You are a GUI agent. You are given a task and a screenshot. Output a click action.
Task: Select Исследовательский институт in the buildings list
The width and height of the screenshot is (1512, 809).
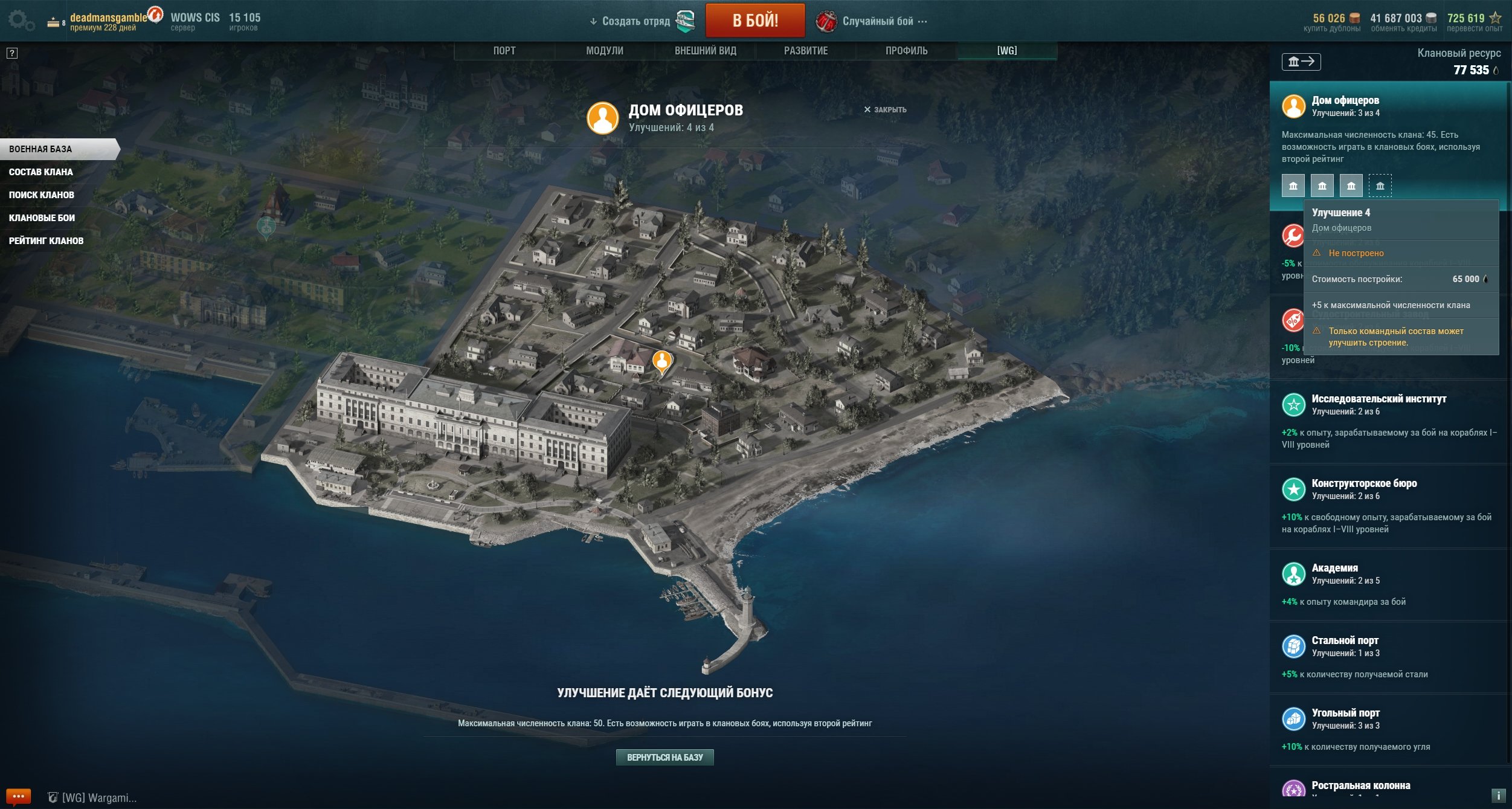click(x=1378, y=399)
